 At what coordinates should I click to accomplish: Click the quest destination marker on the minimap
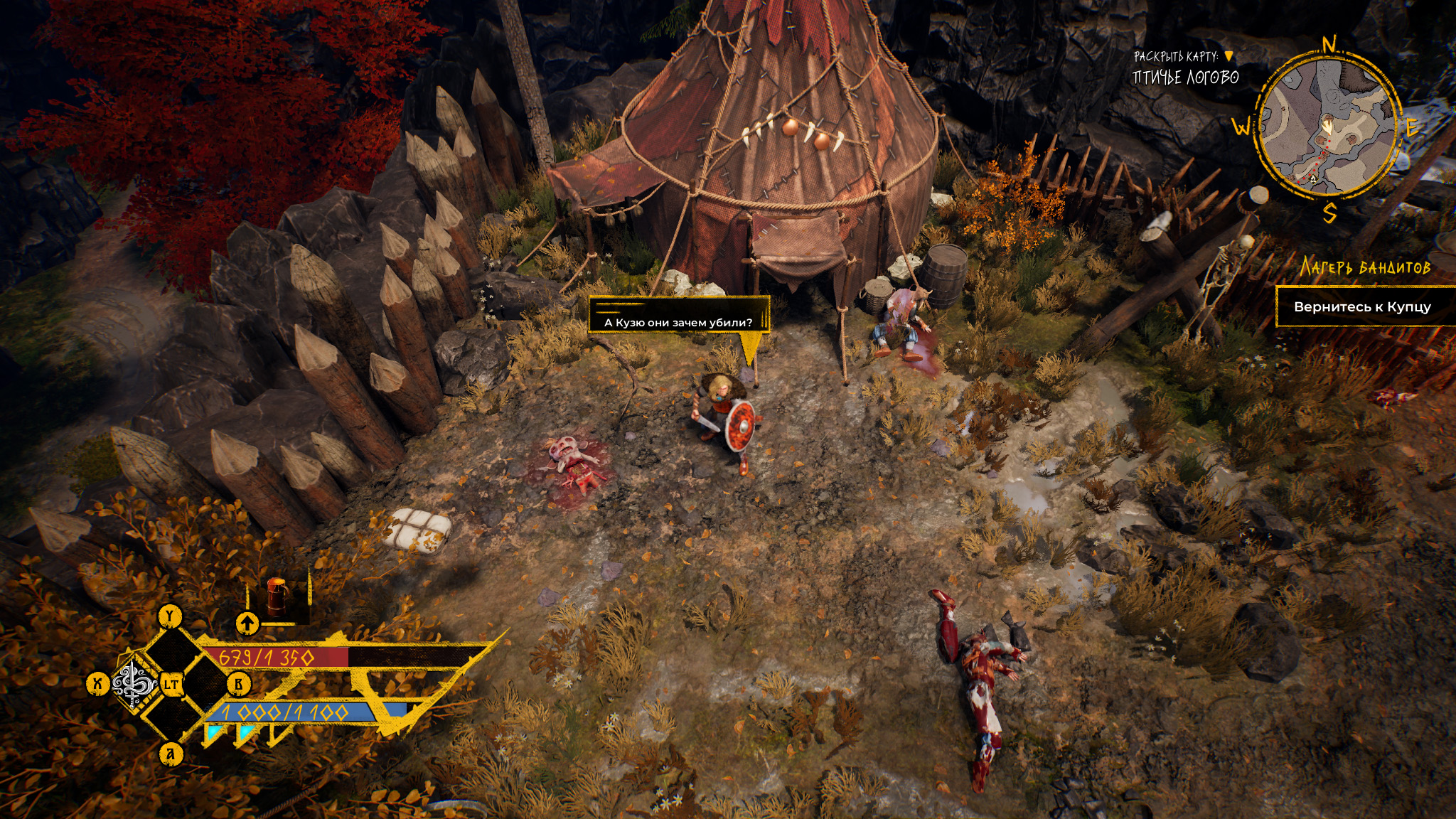pos(1312,178)
